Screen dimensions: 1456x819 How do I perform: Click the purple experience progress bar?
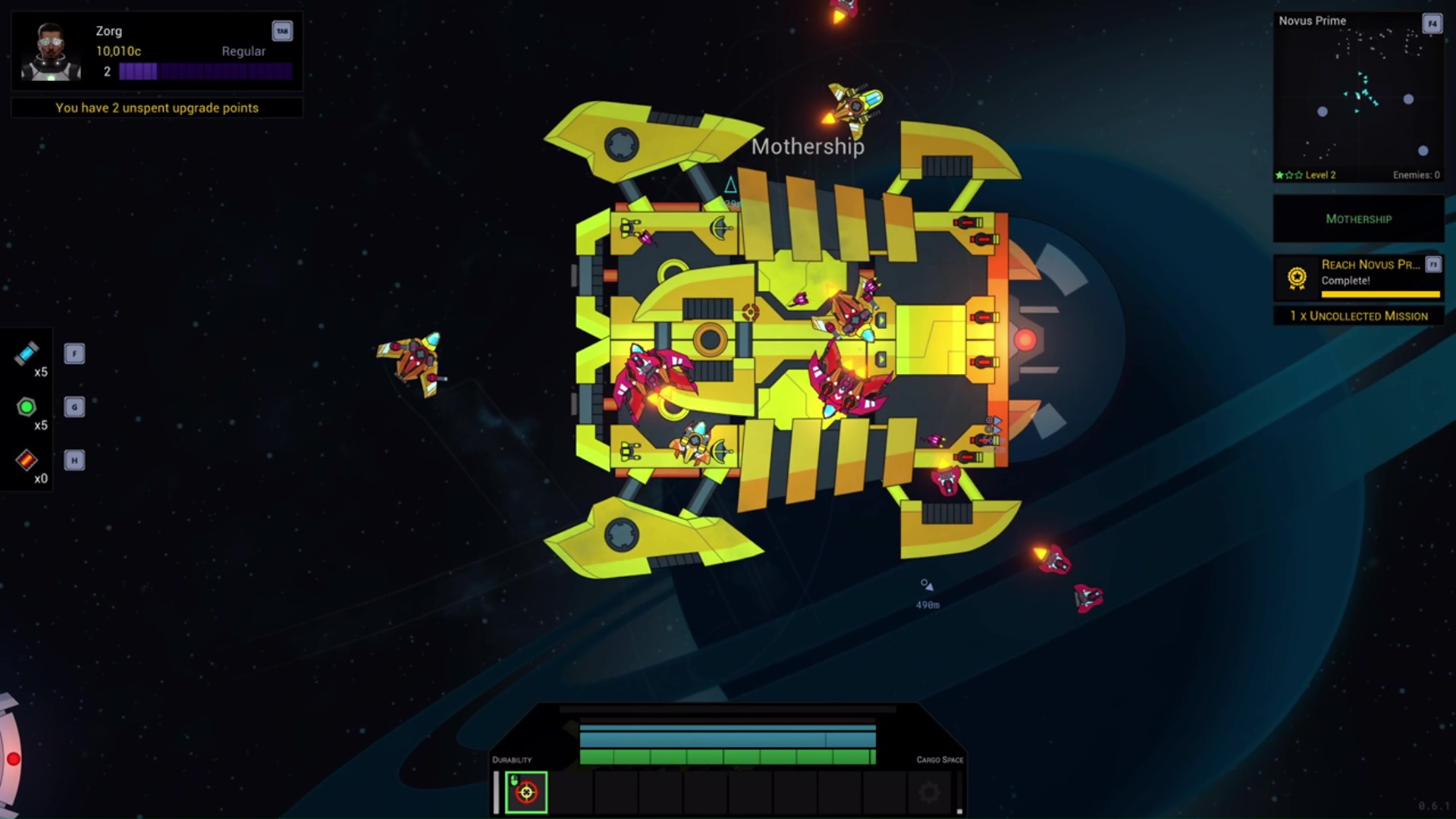(205, 71)
